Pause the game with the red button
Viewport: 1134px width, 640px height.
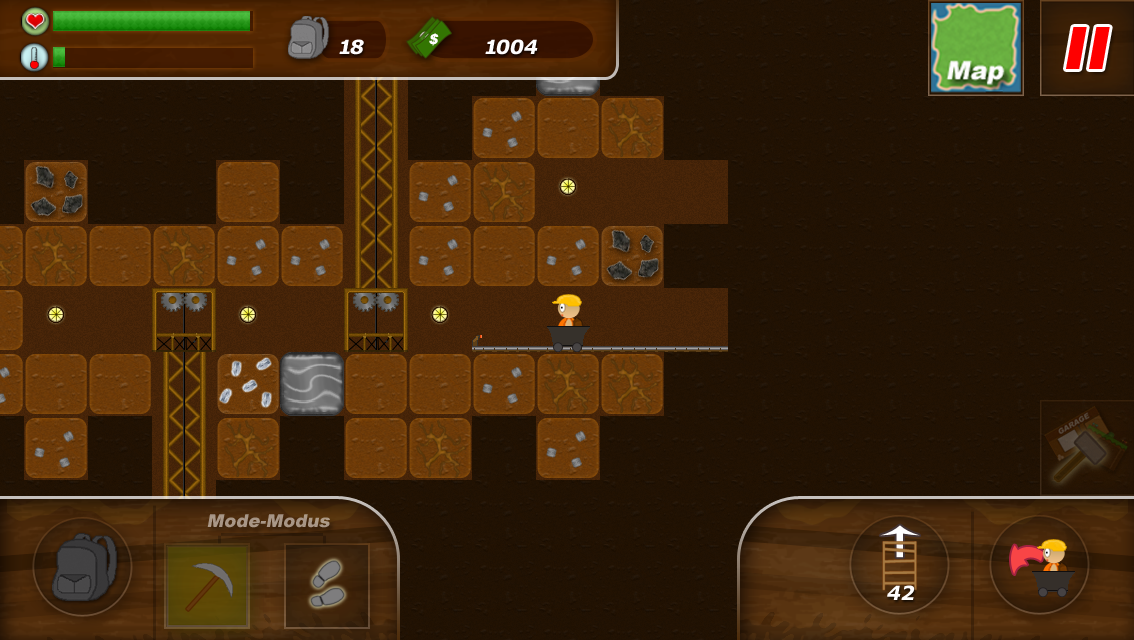tap(1087, 48)
